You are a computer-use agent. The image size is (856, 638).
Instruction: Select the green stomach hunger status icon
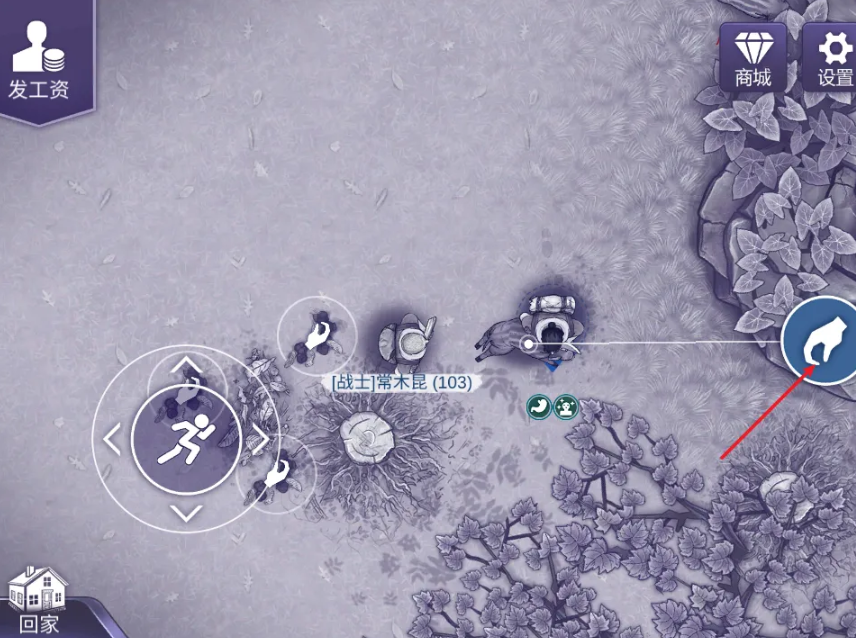(x=539, y=406)
